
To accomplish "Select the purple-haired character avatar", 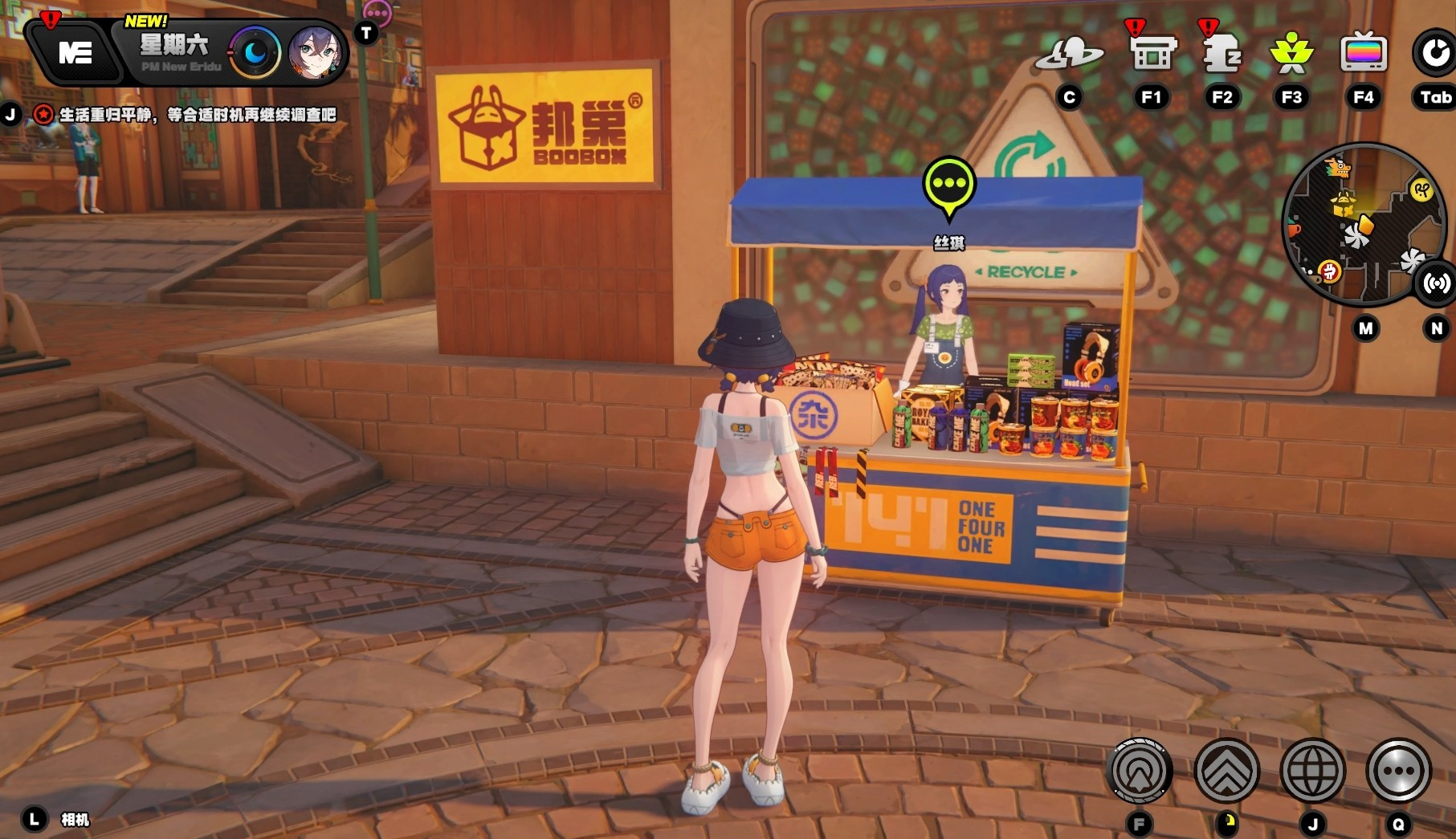I will (315, 53).
